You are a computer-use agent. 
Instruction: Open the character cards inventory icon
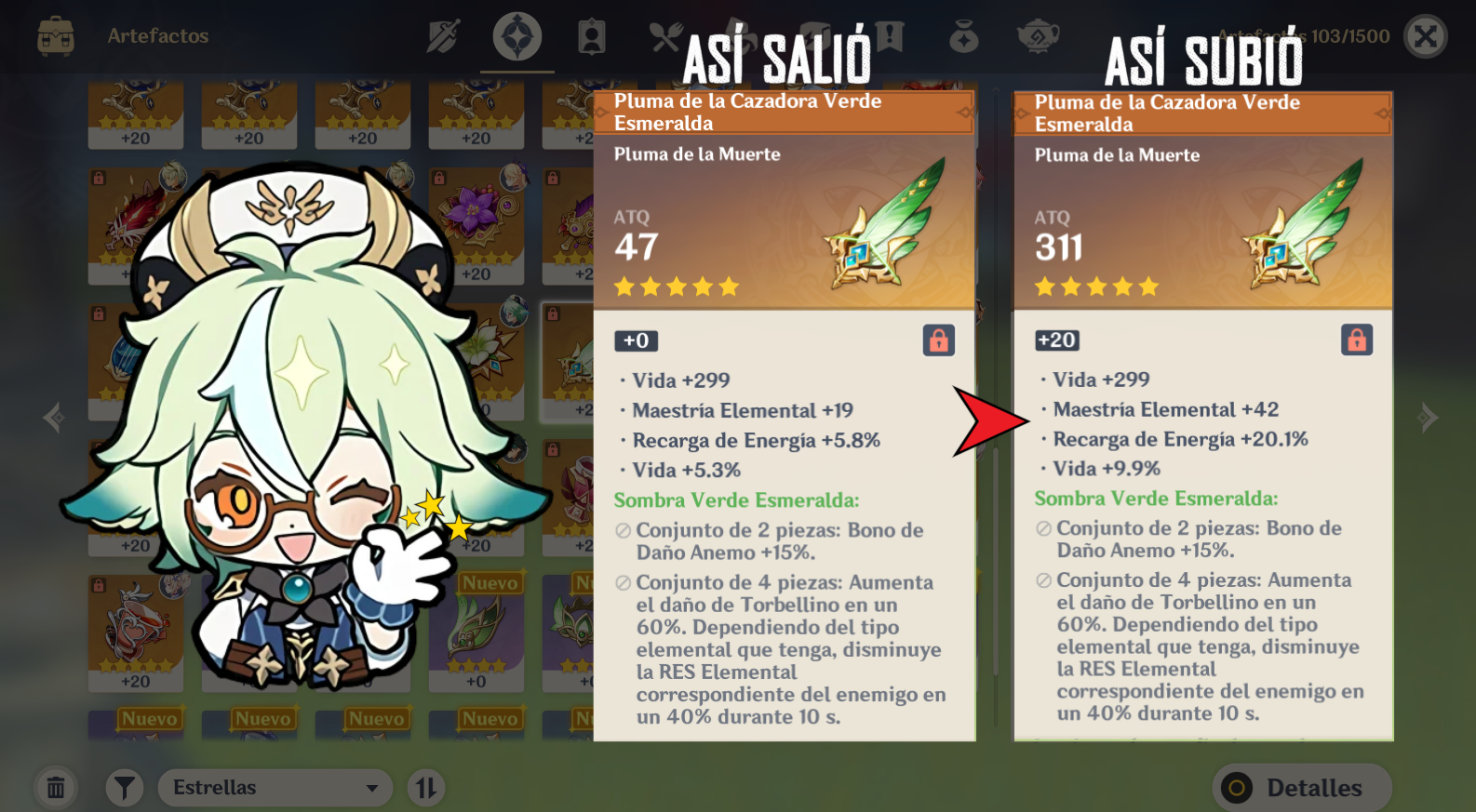592,37
